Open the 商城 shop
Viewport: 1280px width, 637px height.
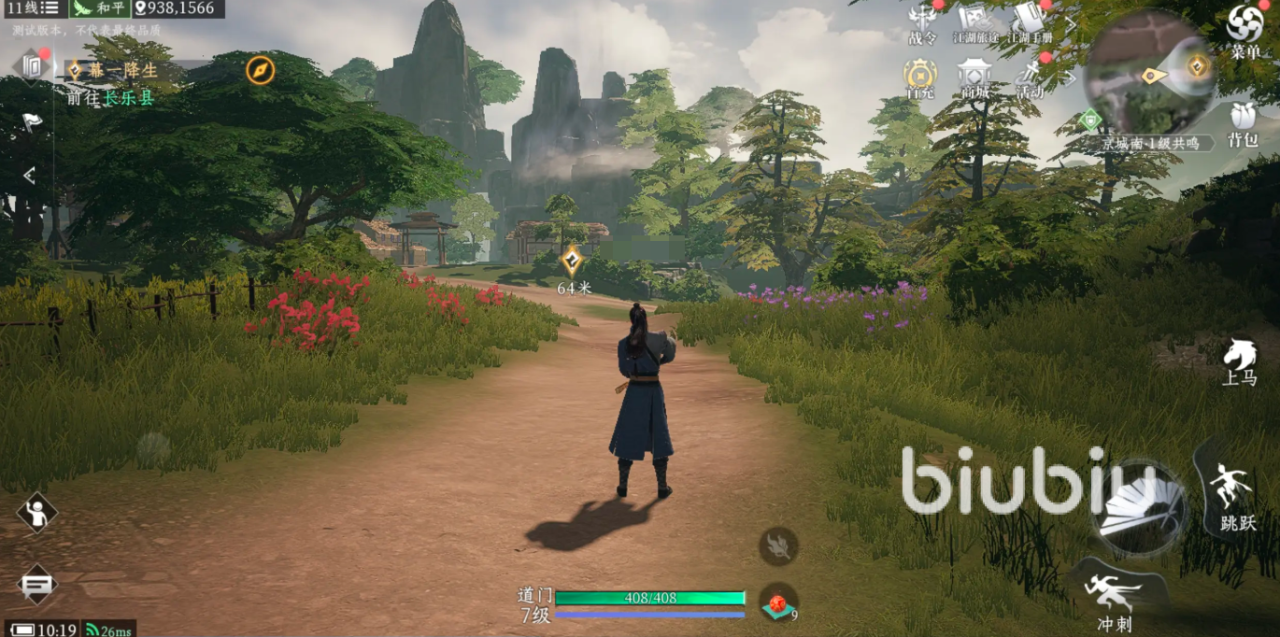pyautogui.click(x=974, y=76)
